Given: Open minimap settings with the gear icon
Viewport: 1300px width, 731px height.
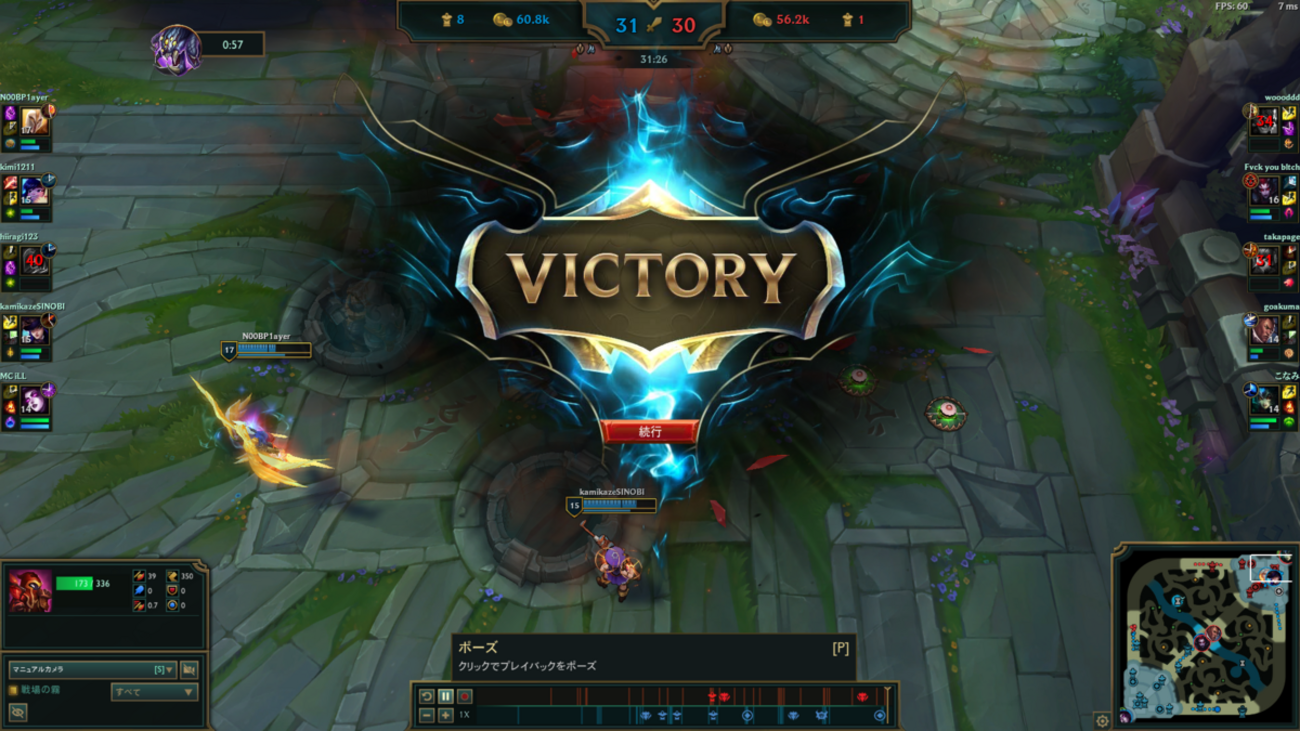Looking at the screenshot, I should tap(1102, 720).
